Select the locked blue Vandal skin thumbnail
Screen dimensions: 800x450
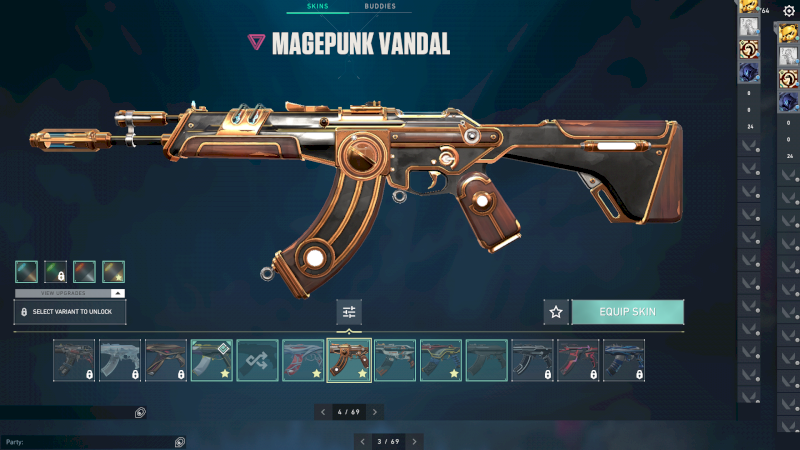coord(624,360)
